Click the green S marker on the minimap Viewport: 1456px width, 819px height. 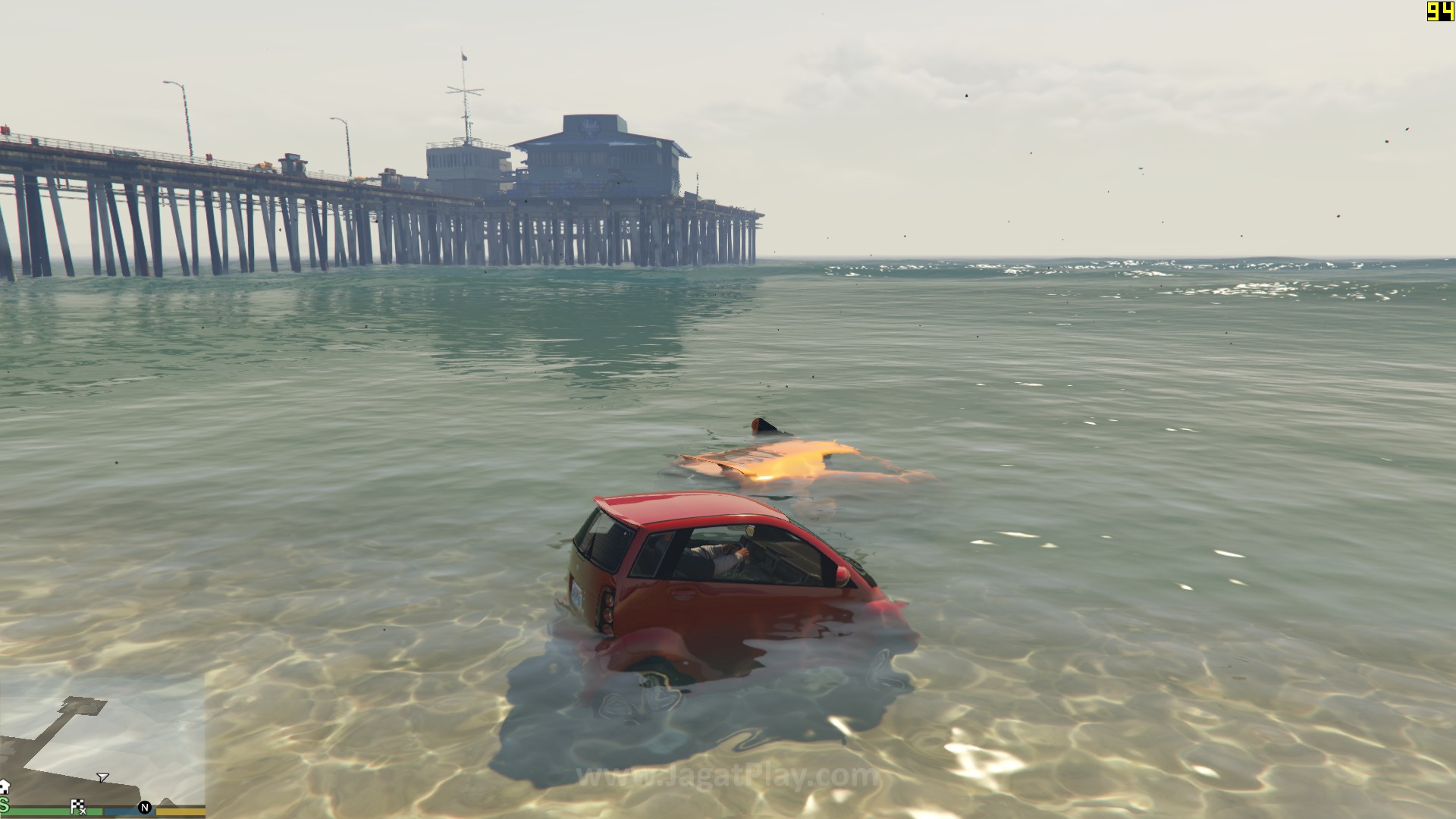(4, 805)
